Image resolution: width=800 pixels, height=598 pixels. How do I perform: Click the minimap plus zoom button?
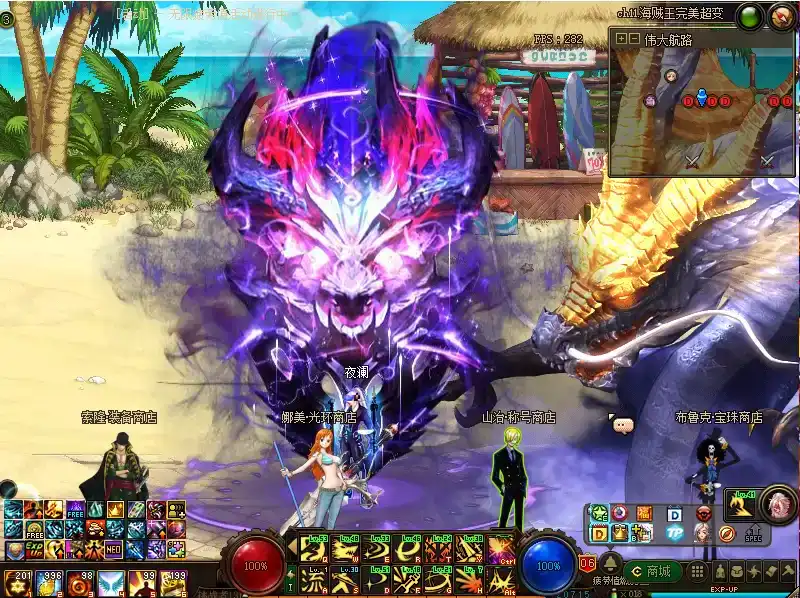click(621, 39)
